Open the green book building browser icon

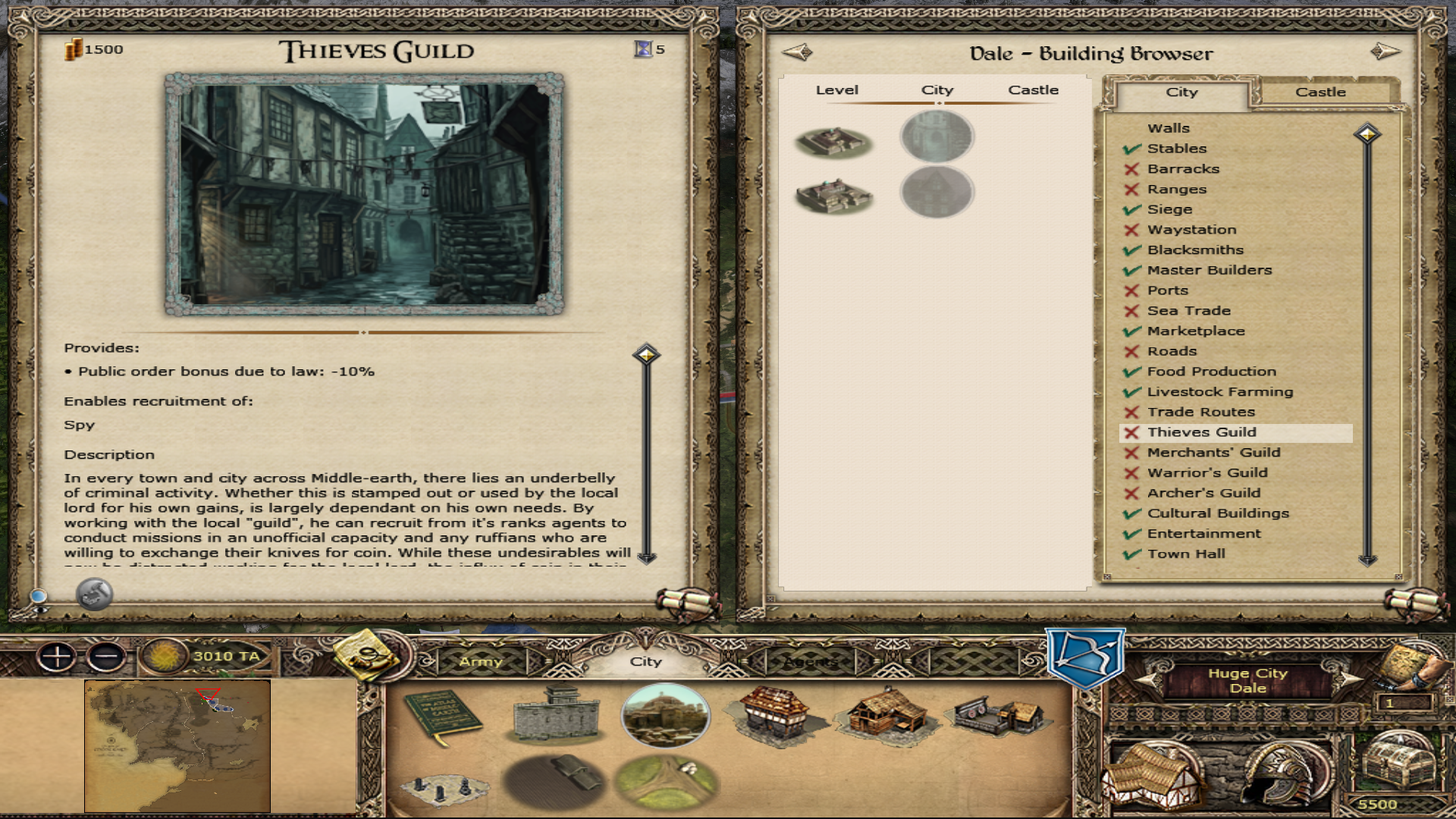442,717
